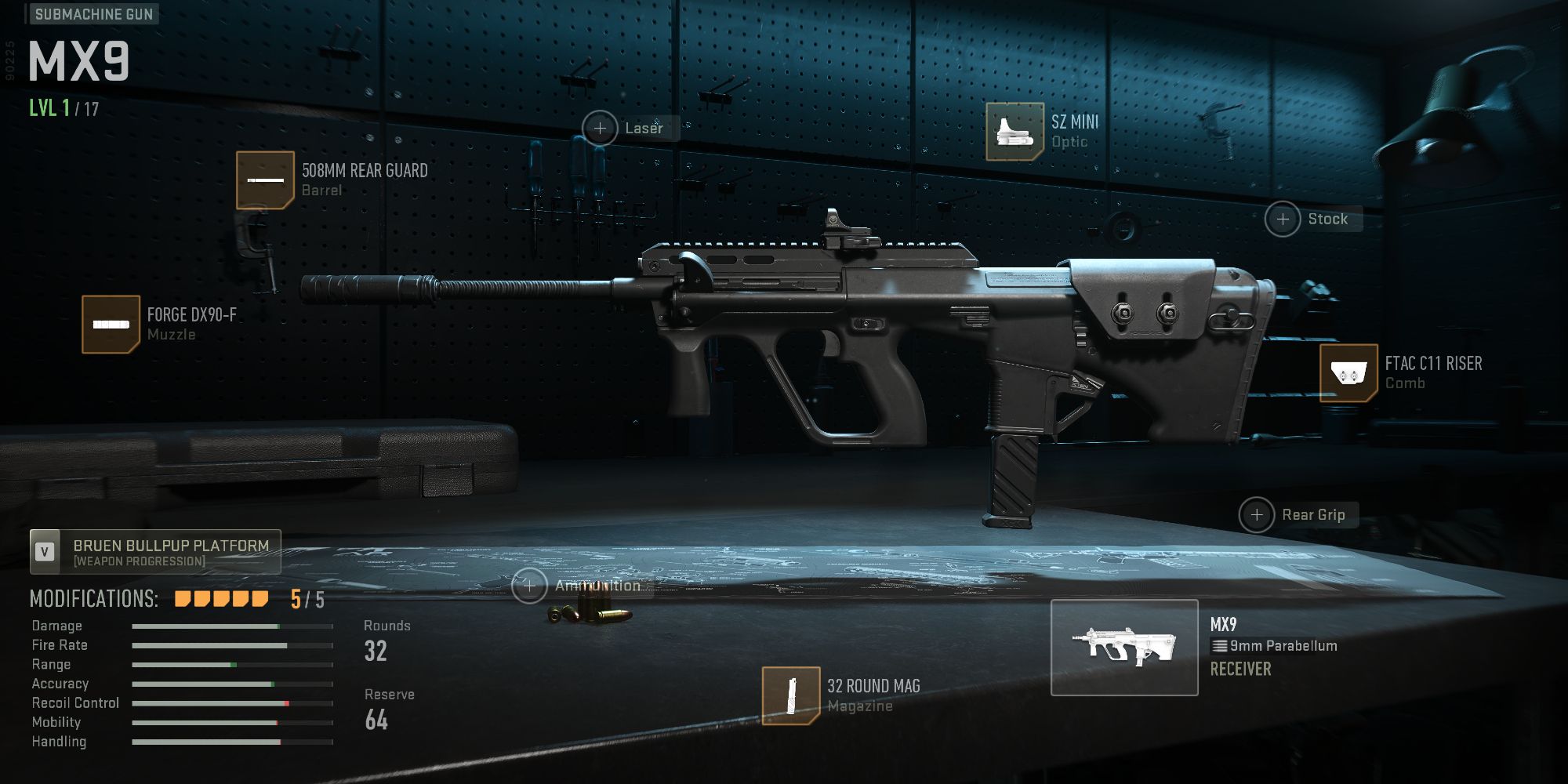Add a Laser attachment with the plus icon
Viewport: 1568px width, 784px height.
pos(600,128)
